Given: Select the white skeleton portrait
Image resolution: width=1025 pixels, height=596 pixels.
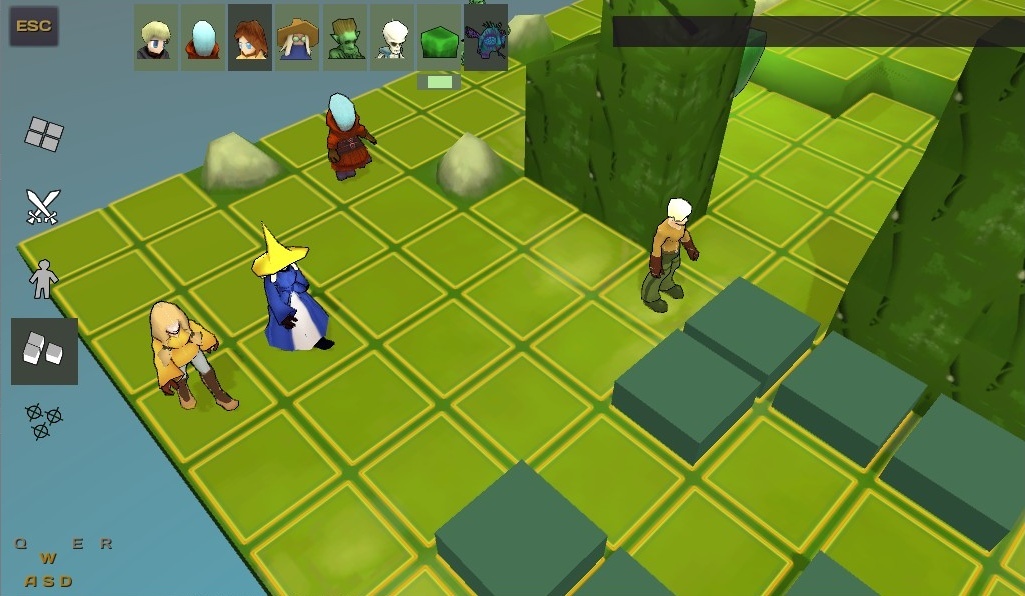Looking at the screenshot, I should (x=392, y=38).
